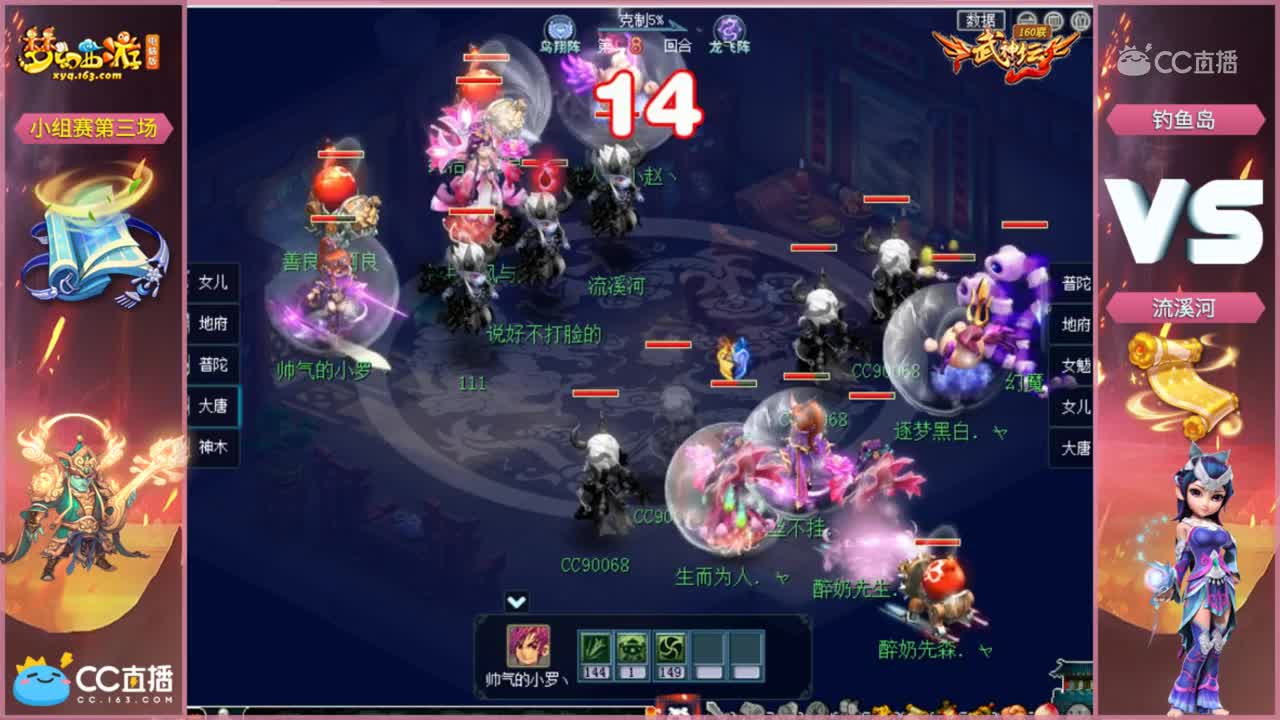Image resolution: width=1280 pixels, height=720 pixels.
Task: Open the 数据 data panel button
Action: coord(983,18)
